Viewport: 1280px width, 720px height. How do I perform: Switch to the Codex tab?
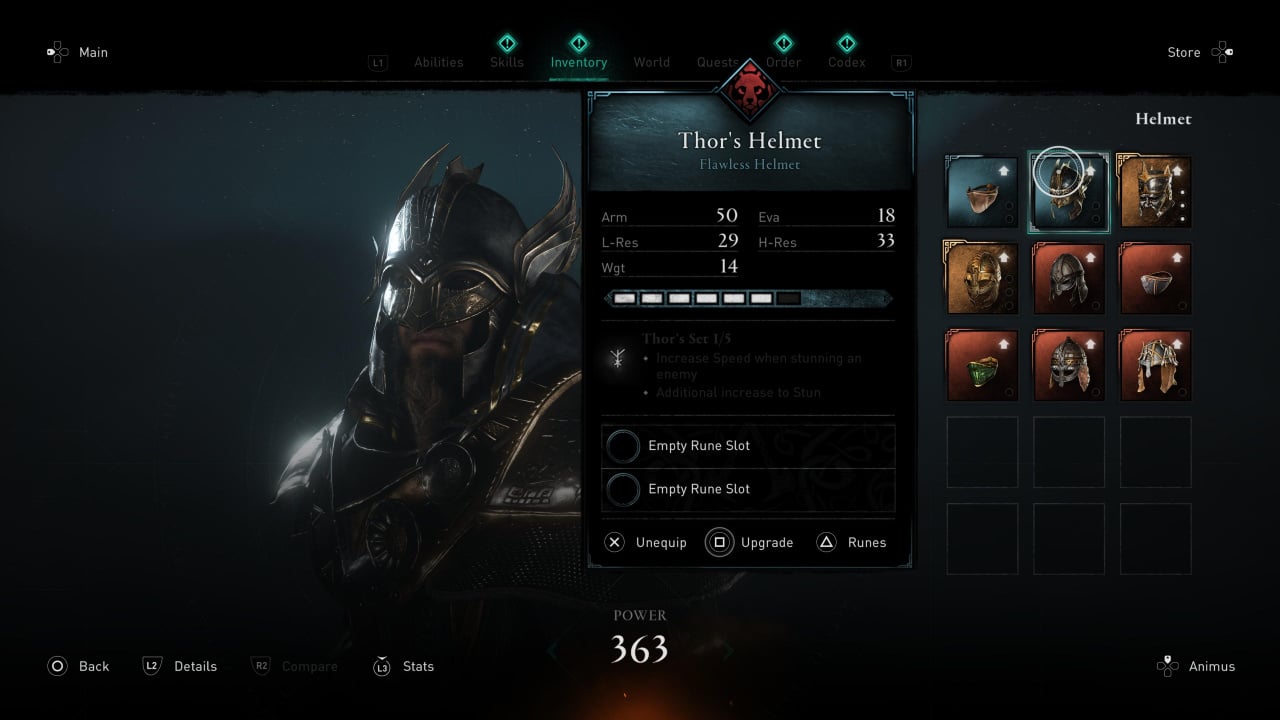click(847, 62)
